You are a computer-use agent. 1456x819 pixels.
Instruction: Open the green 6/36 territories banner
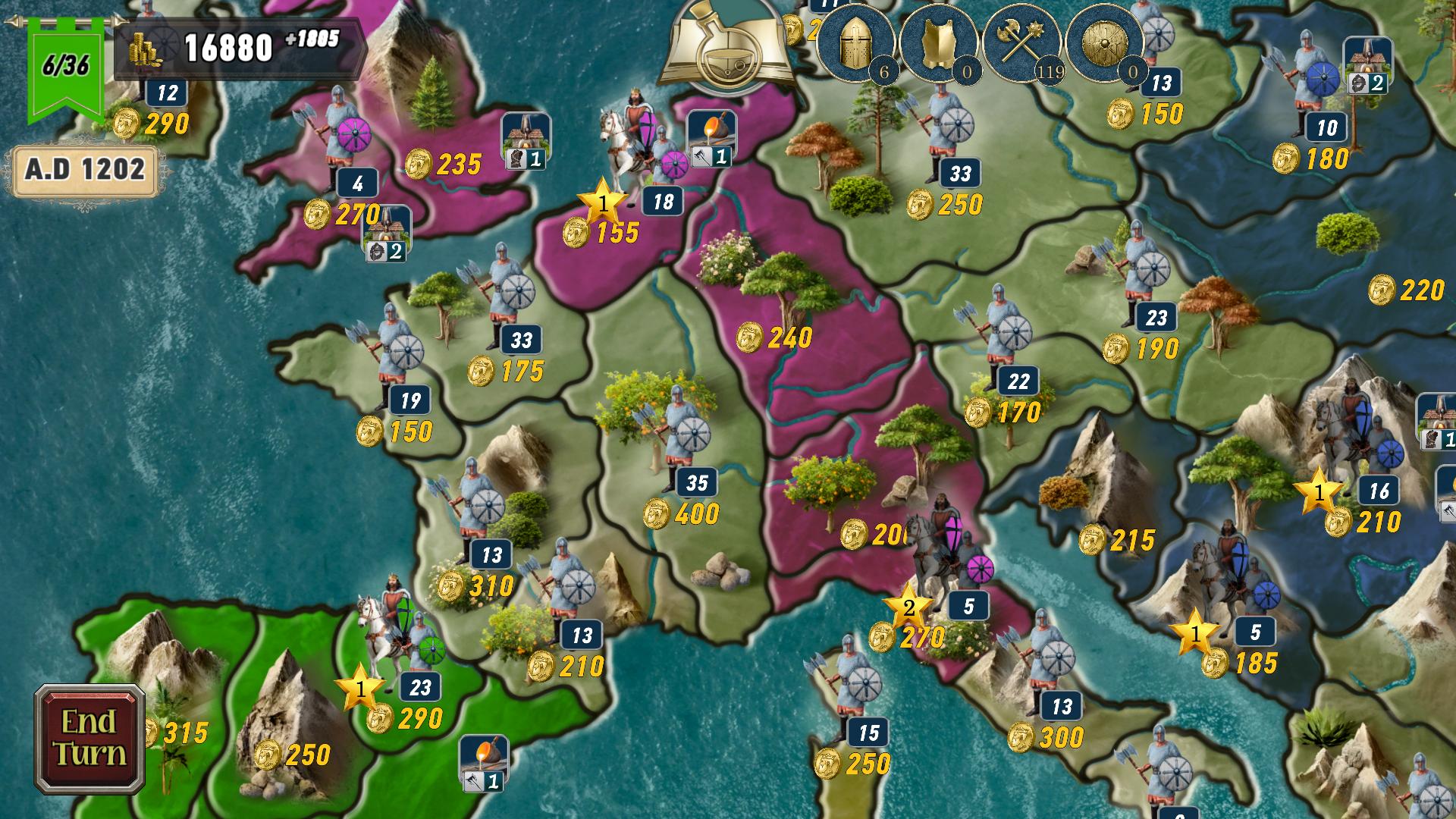pyautogui.click(x=66, y=67)
